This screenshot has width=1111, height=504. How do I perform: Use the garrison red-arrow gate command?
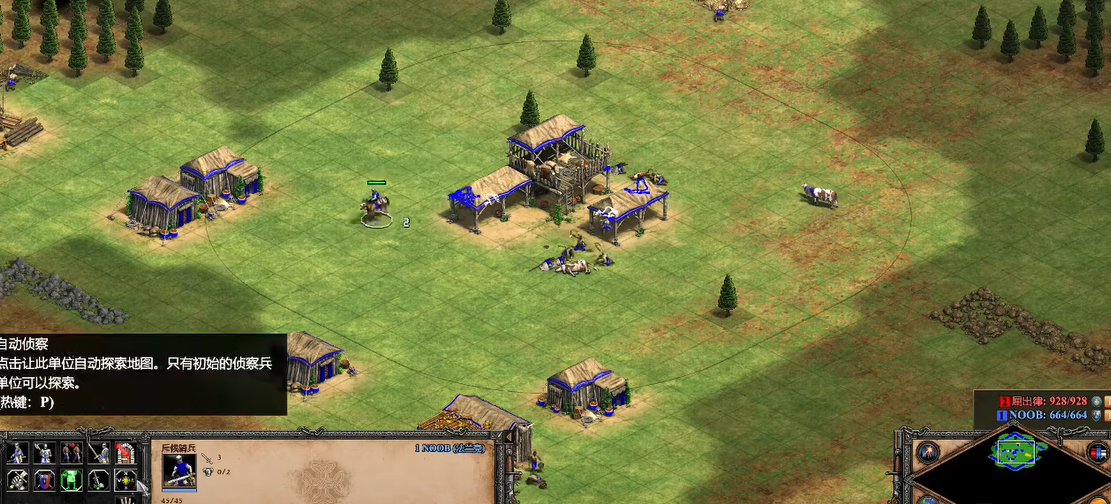click(x=125, y=453)
